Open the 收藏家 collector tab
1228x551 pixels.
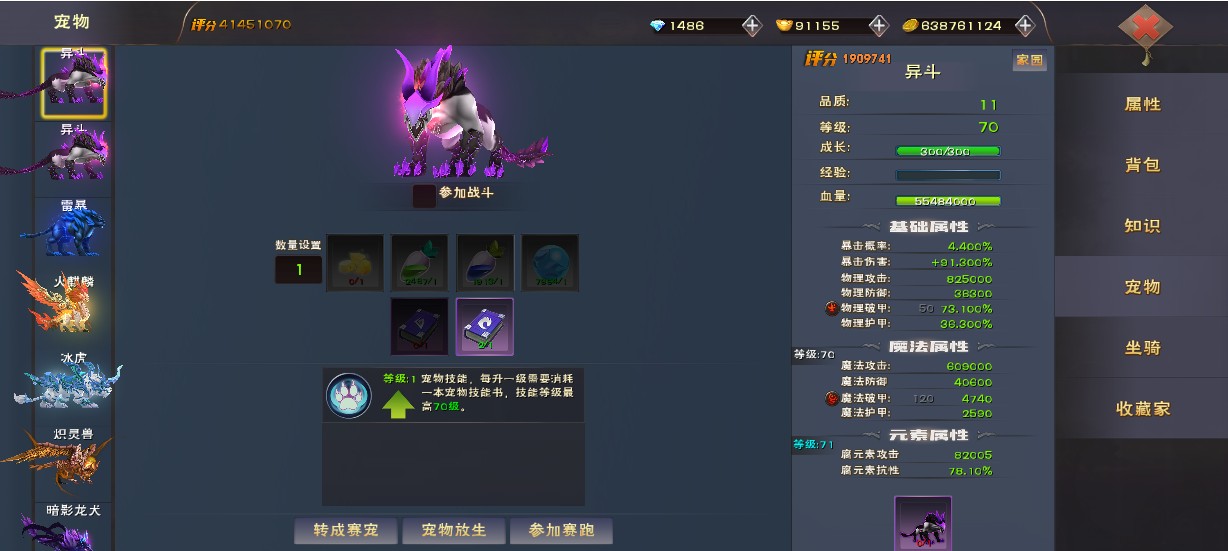1142,409
